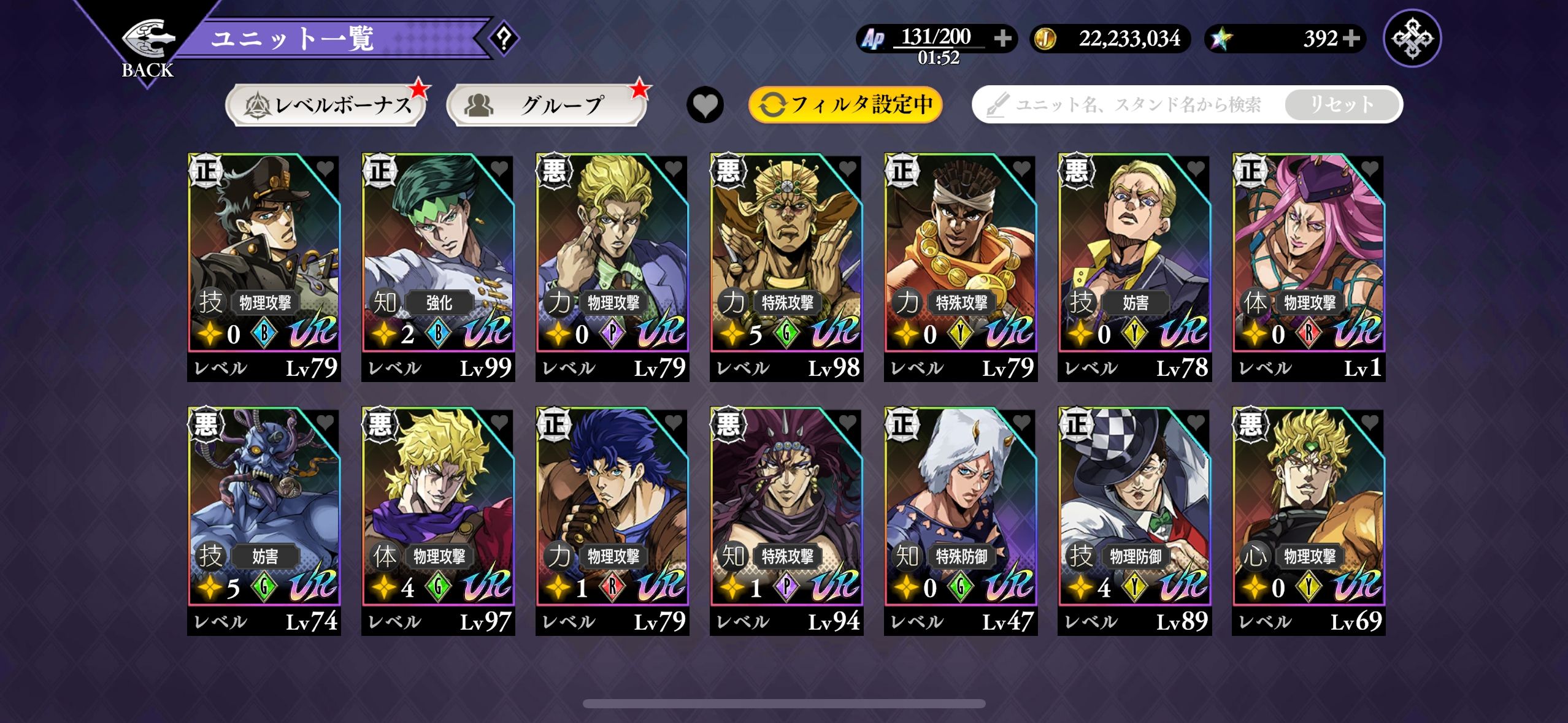
Task: Reset the search with リセット button
Action: (x=1342, y=105)
